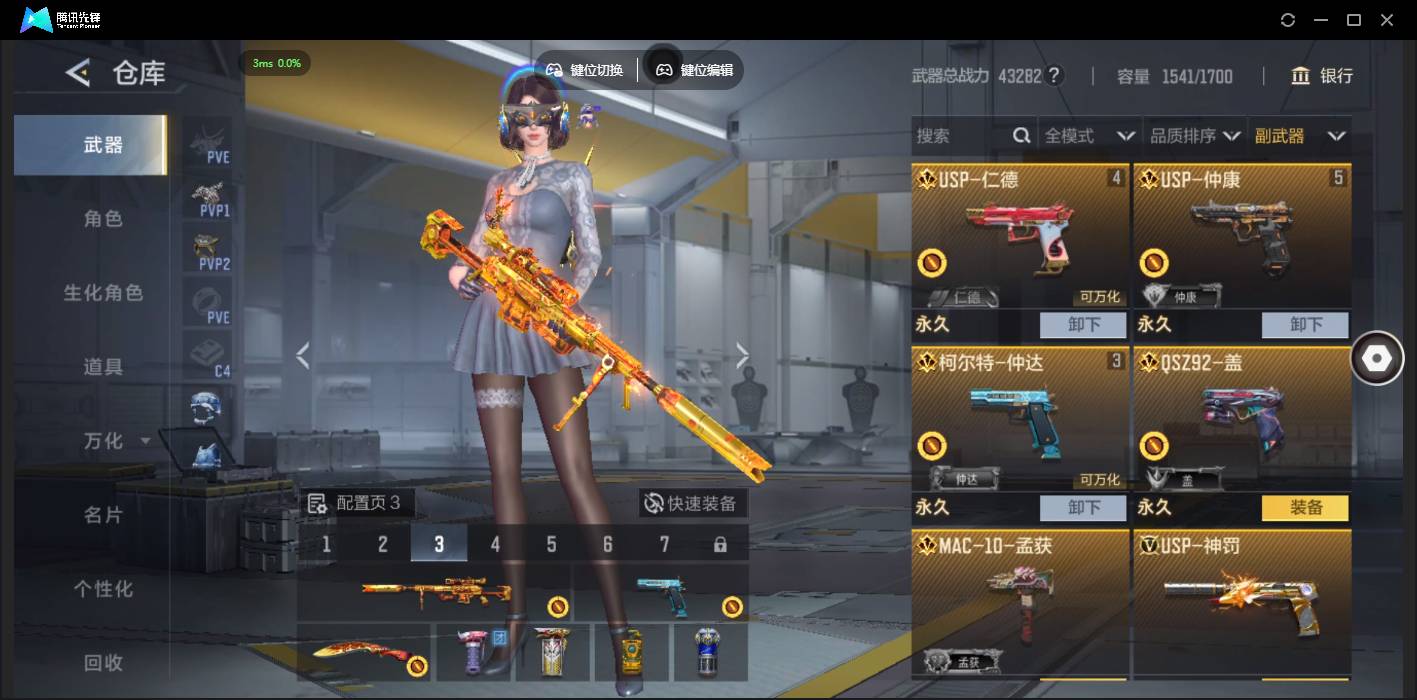Switch to the 个性化 tab

pos(103,589)
